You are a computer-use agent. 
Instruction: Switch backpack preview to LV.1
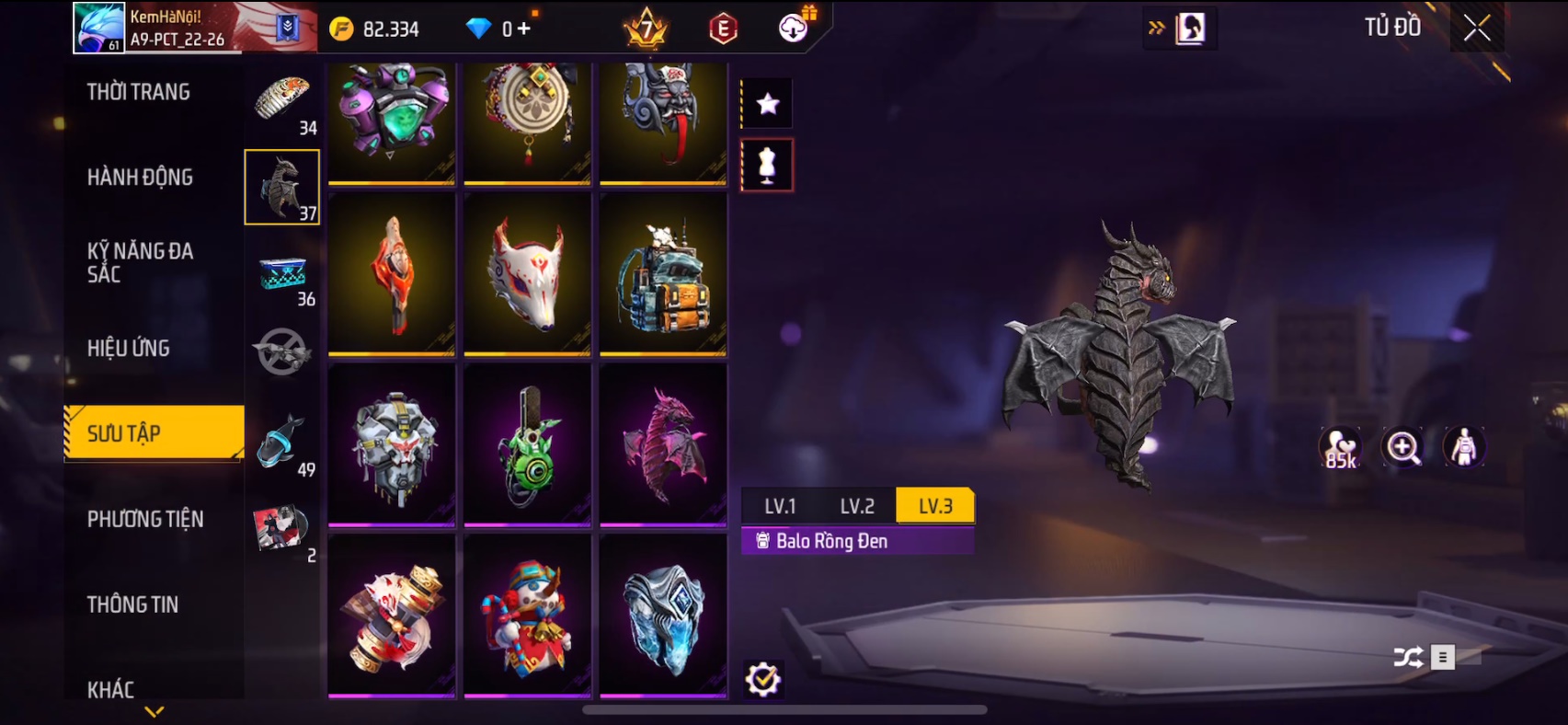click(x=780, y=506)
